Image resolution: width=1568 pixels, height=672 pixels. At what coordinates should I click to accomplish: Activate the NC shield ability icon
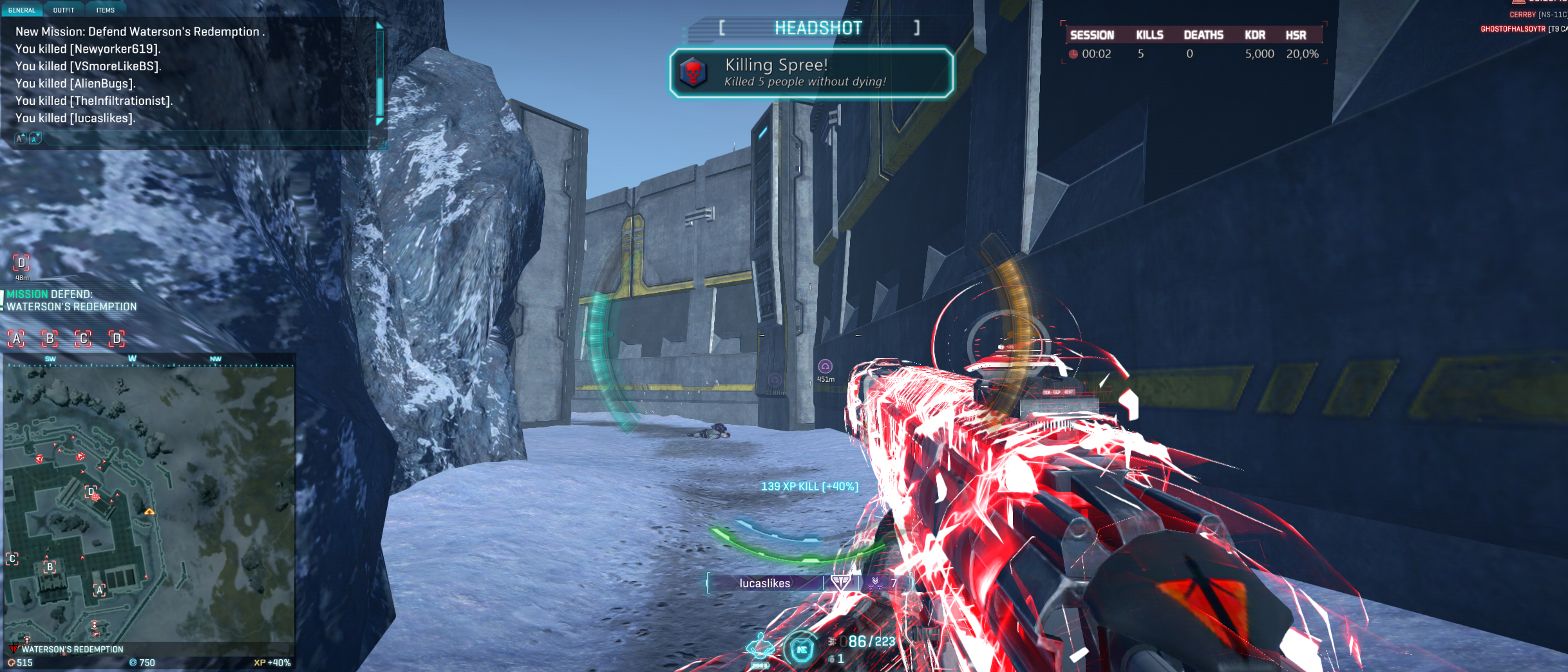[802, 649]
